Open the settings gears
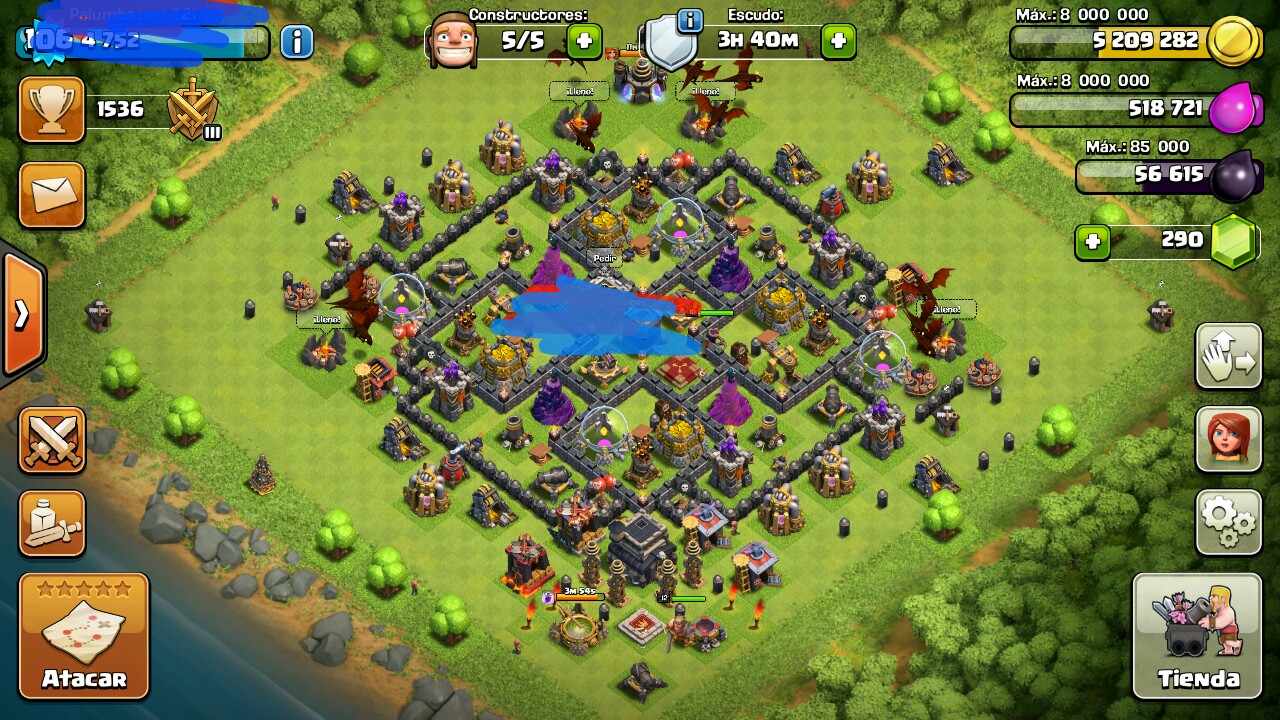 click(1228, 521)
